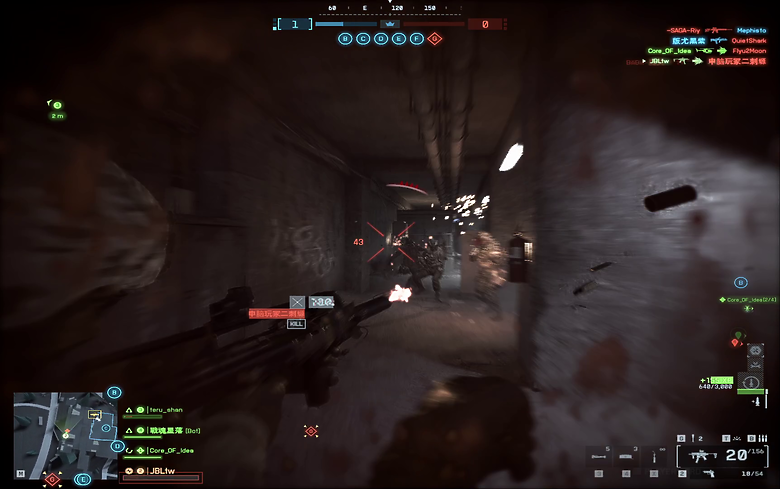Select squad member feru_shan

coord(166,410)
